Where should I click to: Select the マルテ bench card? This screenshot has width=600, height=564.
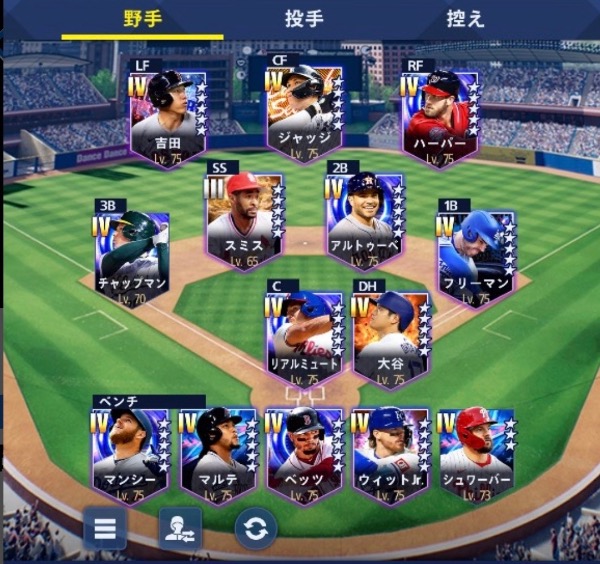pyautogui.click(x=218, y=455)
